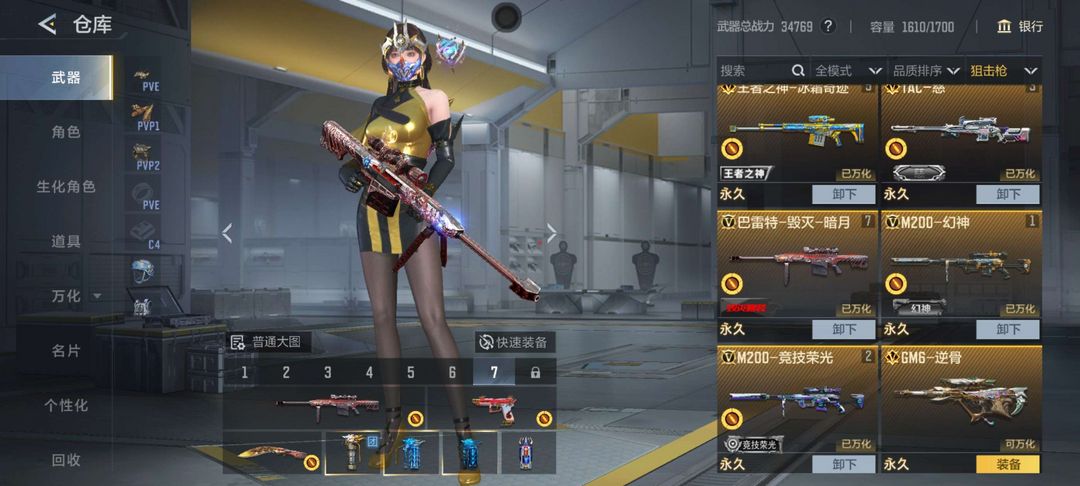The width and height of the screenshot is (1080, 486).
Task: Go back from the 仓库 screen
Action: pos(47,25)
